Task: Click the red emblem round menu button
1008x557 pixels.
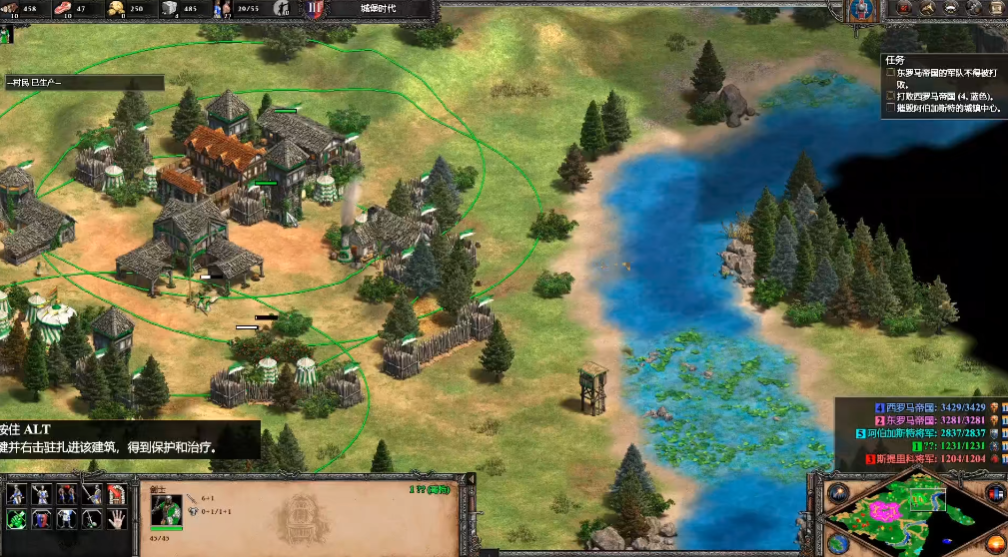Action: 904,8
